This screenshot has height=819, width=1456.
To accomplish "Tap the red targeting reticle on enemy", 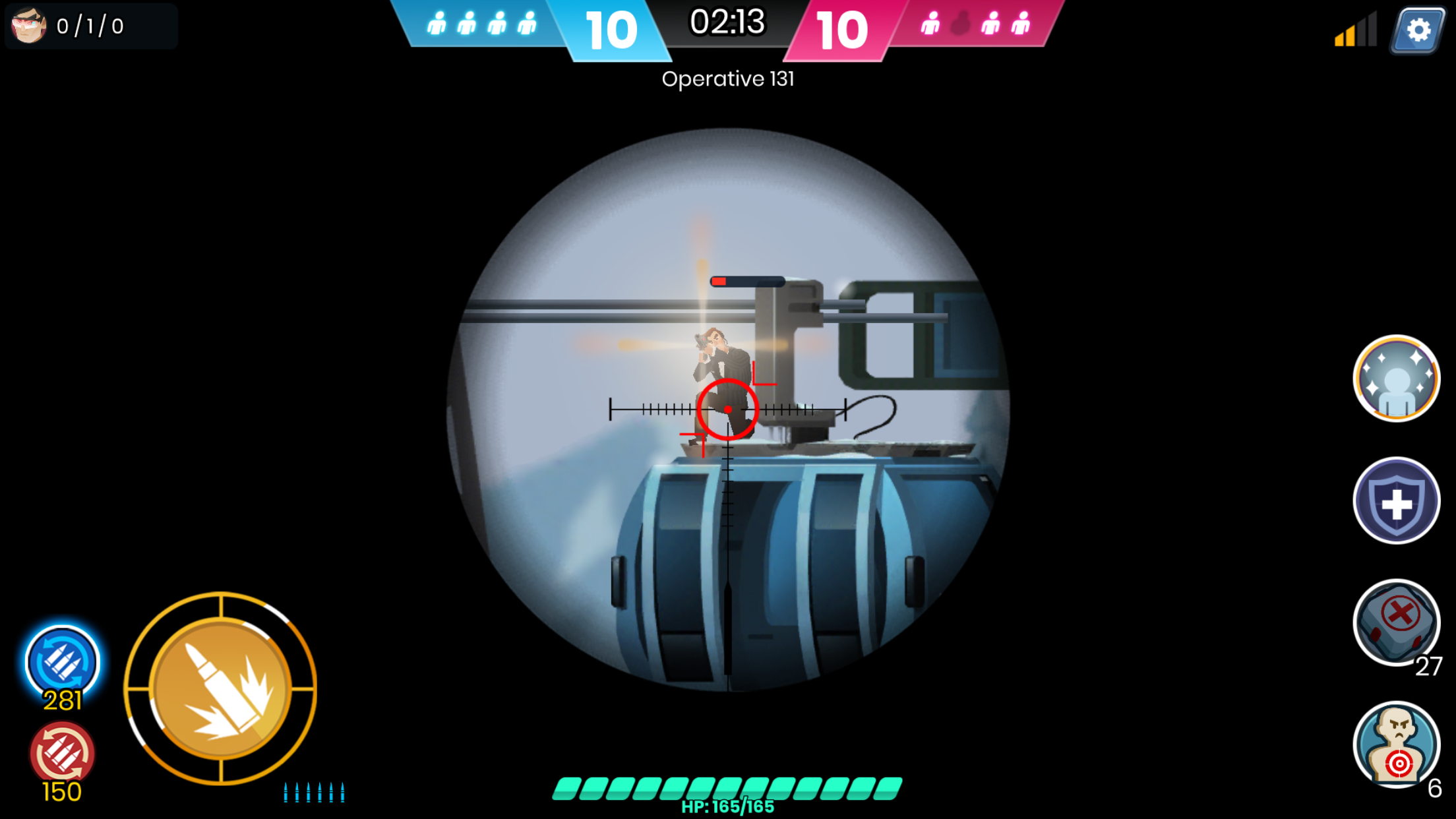I will point(728,409).
